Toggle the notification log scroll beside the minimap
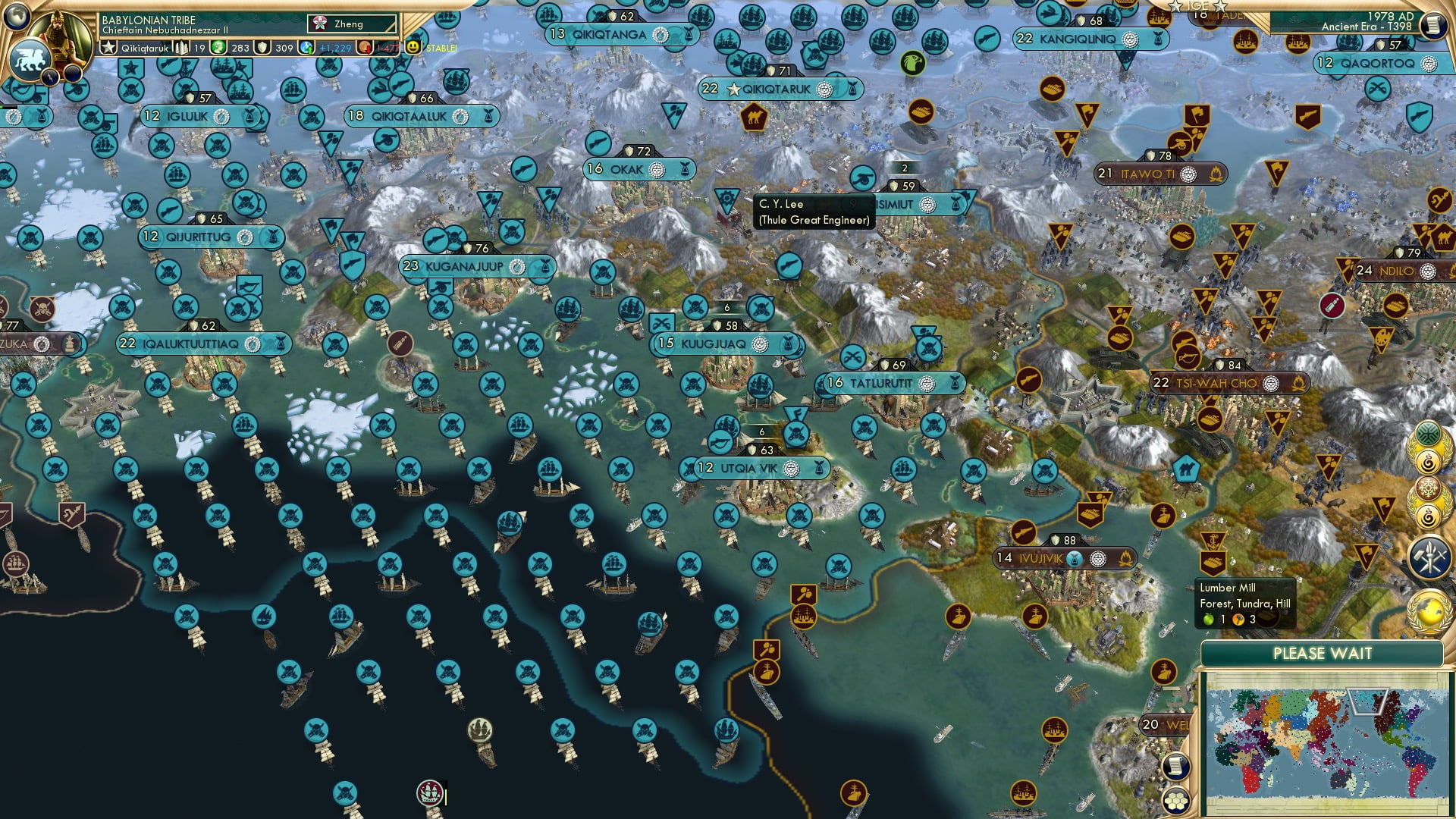 (x=1176, y=766)
